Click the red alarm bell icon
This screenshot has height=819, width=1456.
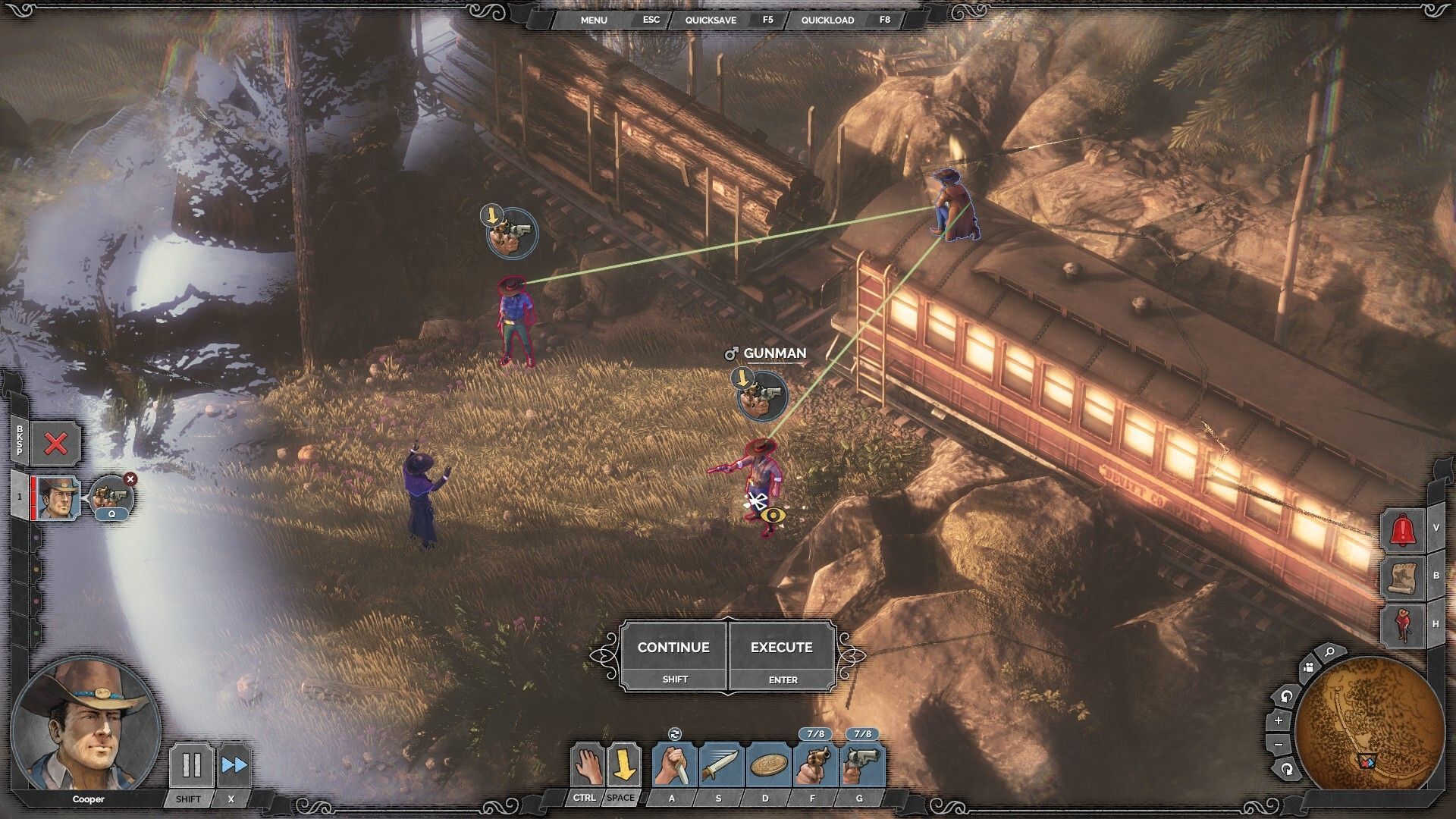coord(1404,530)
